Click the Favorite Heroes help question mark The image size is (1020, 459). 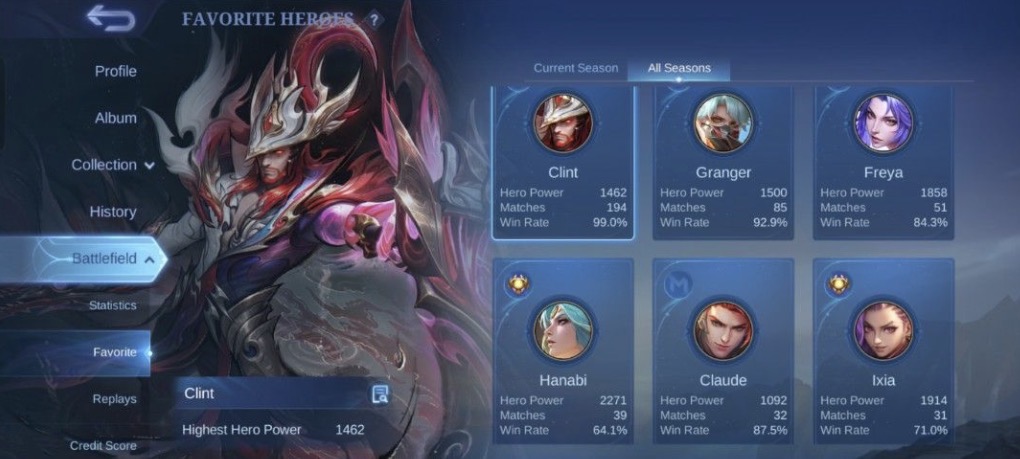(374, 19)
